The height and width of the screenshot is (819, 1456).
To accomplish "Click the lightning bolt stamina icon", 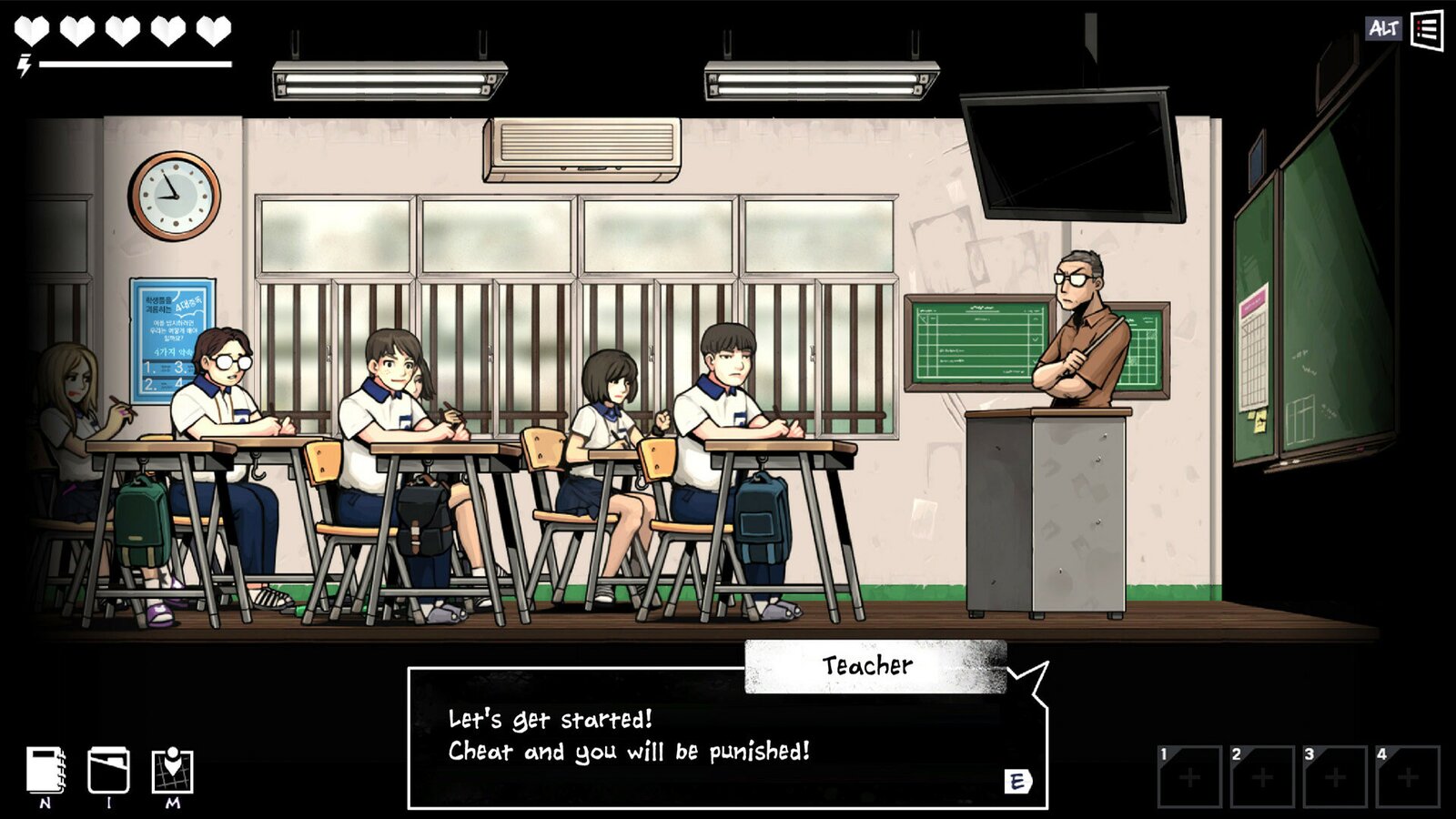I will click(x=25, y=64).
